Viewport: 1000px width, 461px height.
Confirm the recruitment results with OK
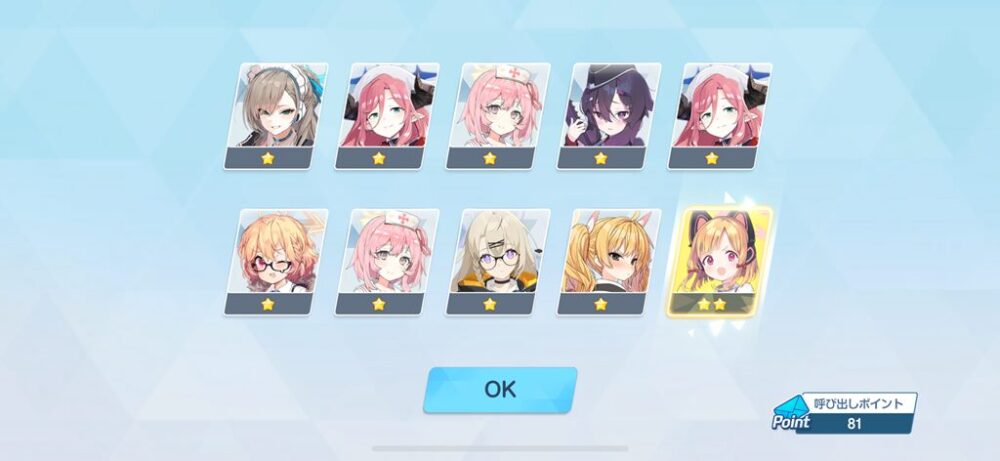pyautogui.click(x=500, y=389)
